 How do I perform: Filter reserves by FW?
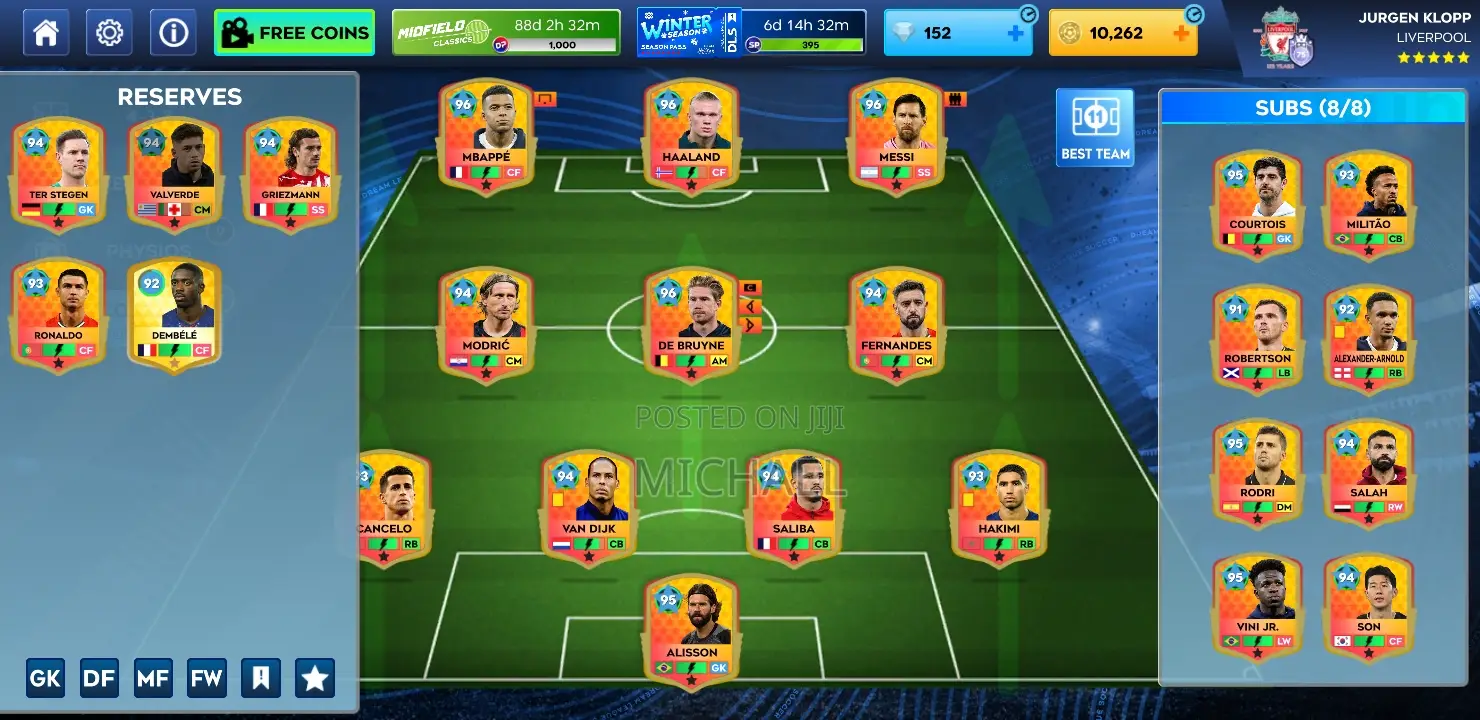(x=207, y=678)
